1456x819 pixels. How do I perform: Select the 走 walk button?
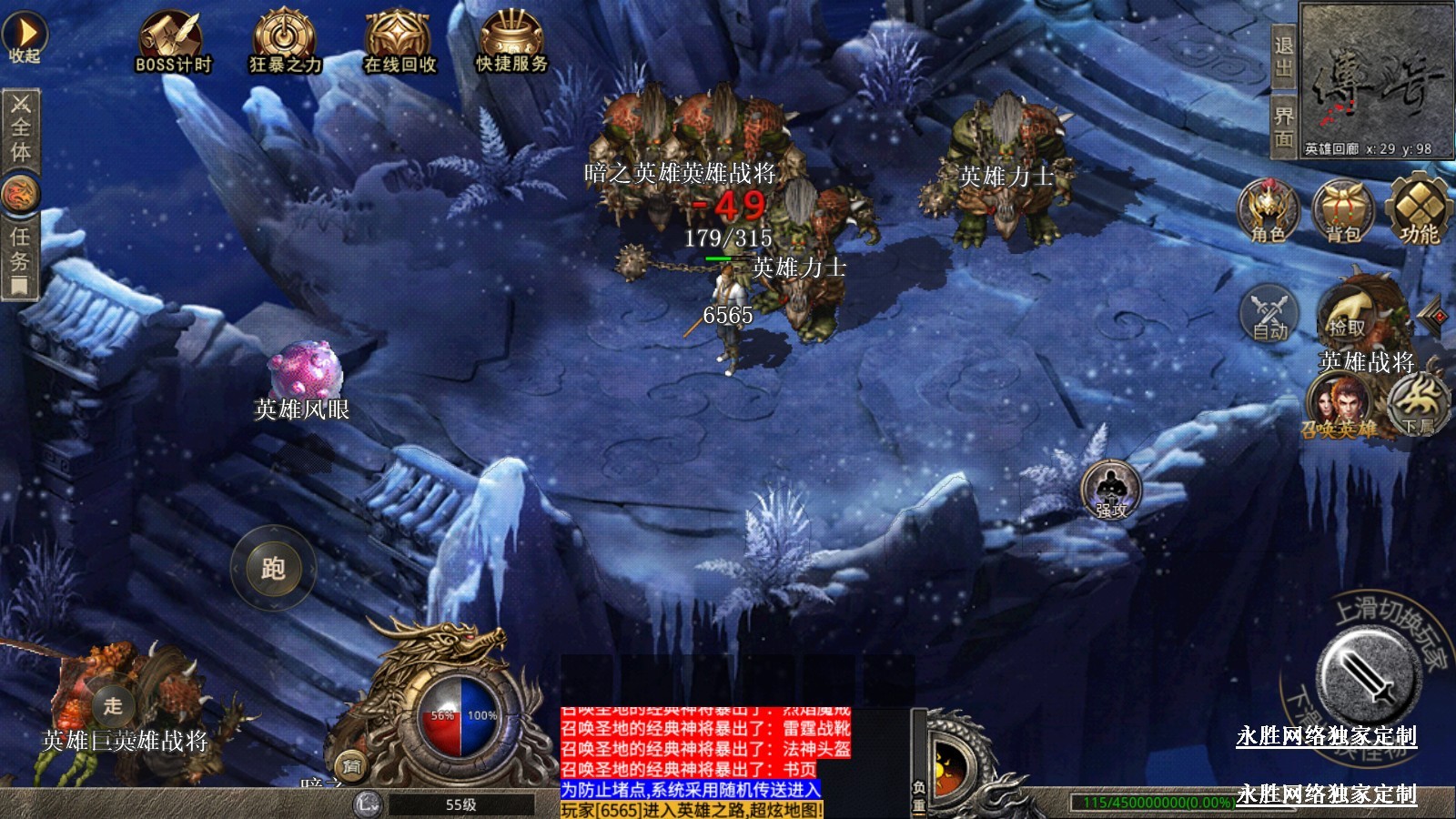click(x=113, y=705)
